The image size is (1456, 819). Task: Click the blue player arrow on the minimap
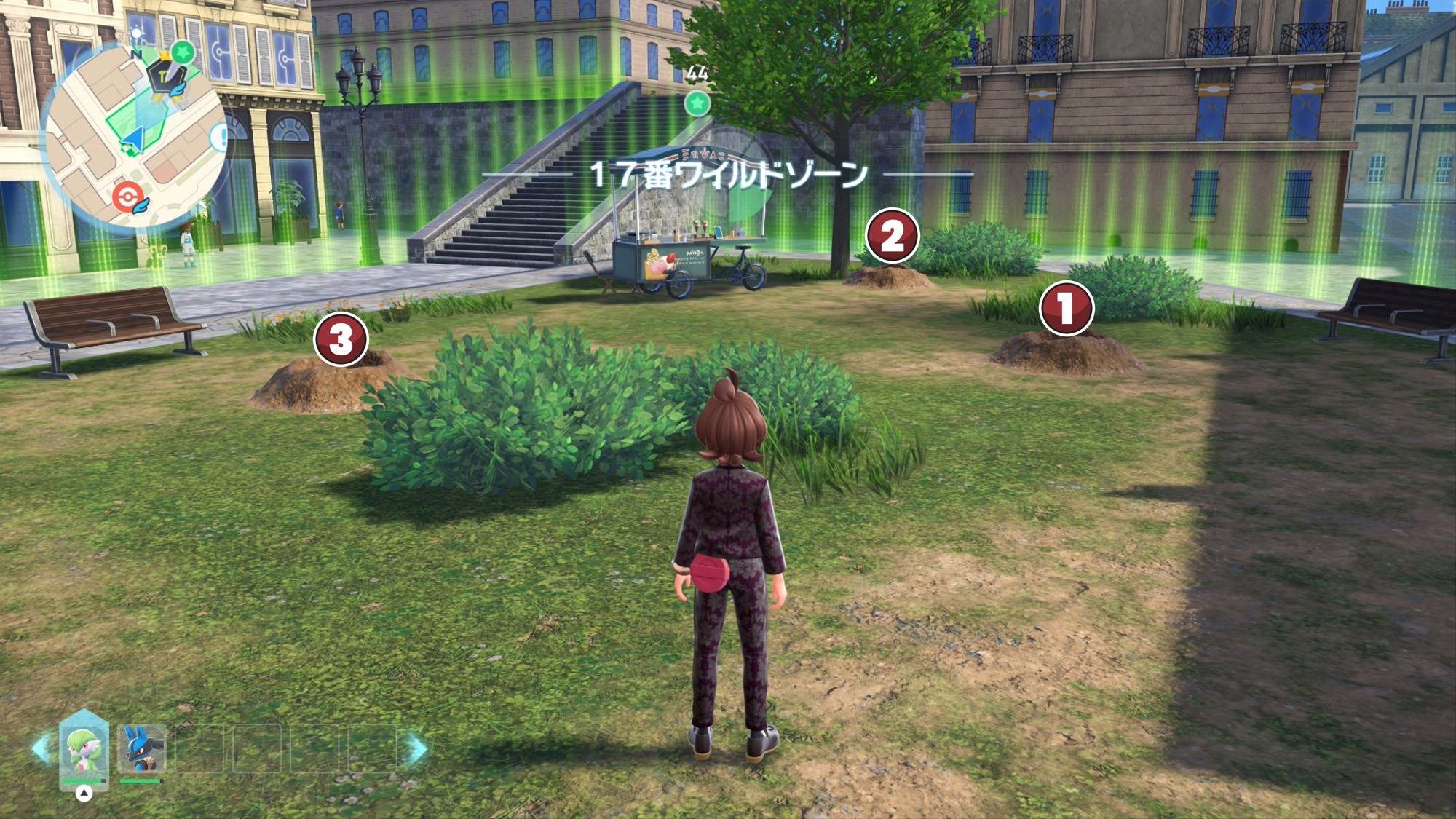133,138
